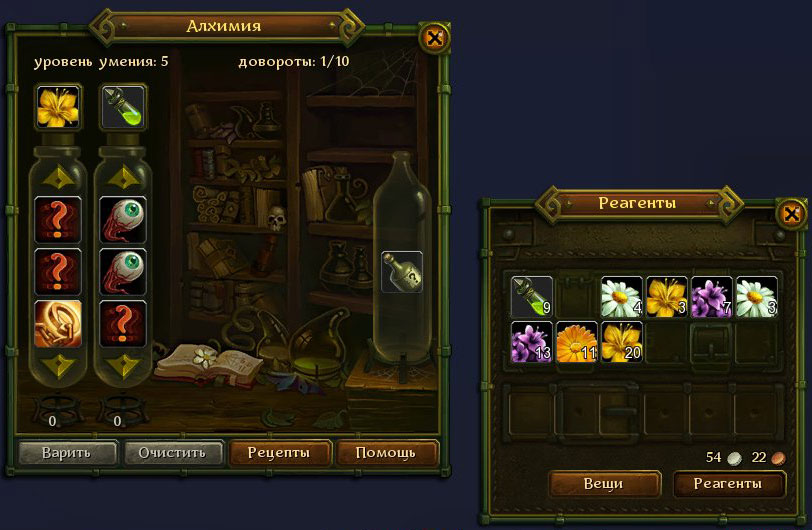Select the green potion stack of 9
The width and height of the screenshot is (812, 530).
tap(532, 296)
